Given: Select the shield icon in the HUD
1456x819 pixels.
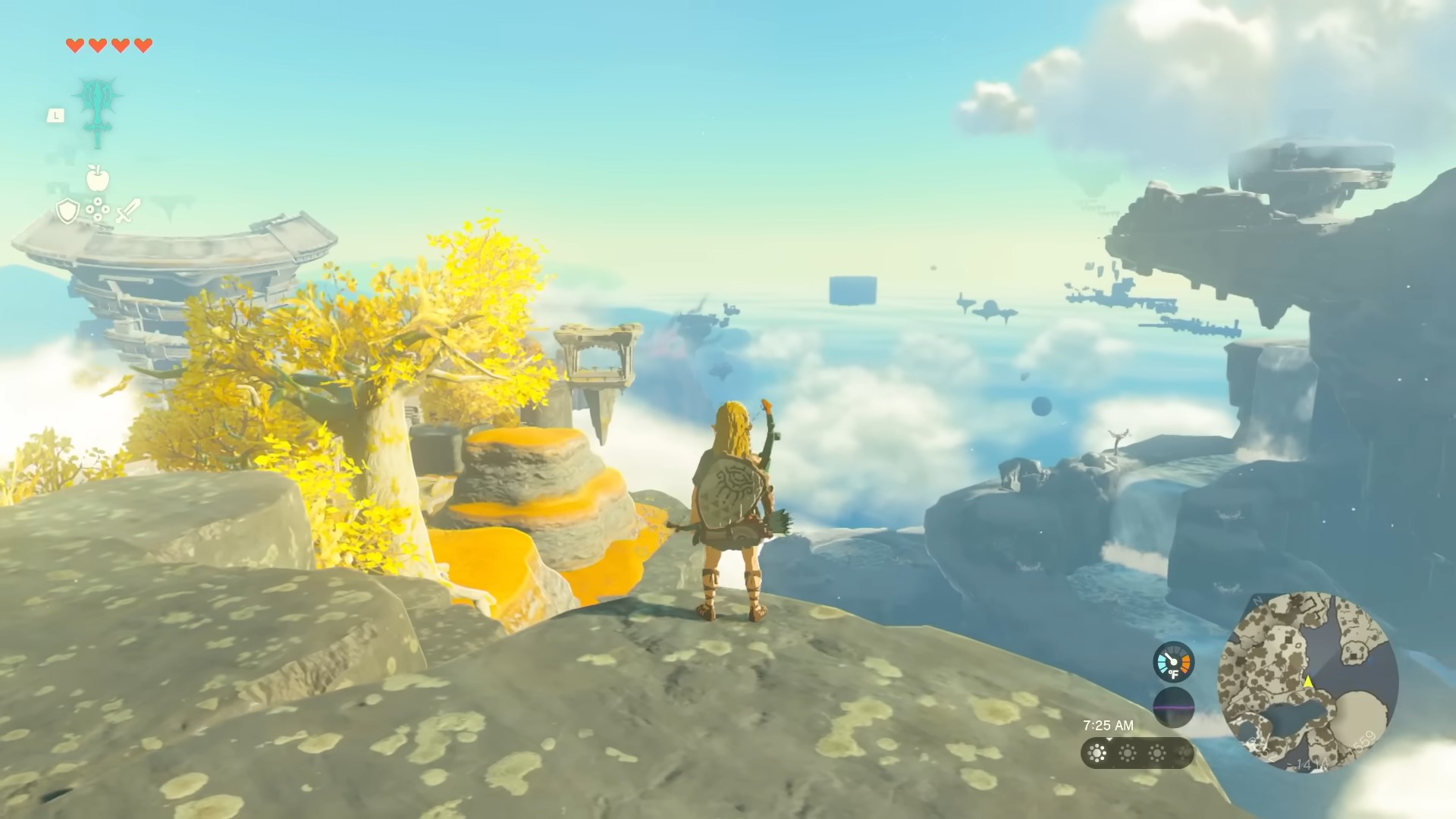Looking at the screenshot, I should coord(67,209).
